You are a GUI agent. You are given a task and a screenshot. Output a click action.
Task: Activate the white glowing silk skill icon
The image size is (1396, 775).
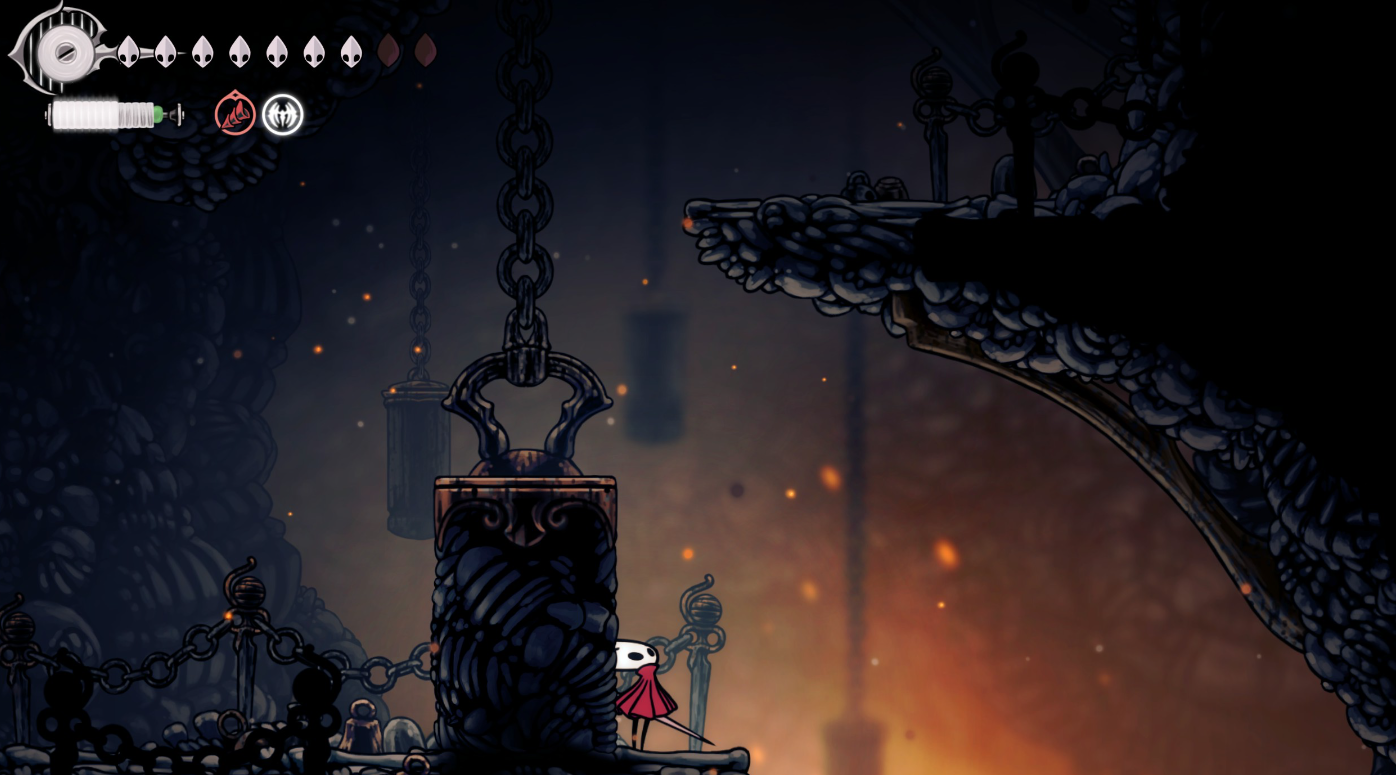[x=282, y=115]
